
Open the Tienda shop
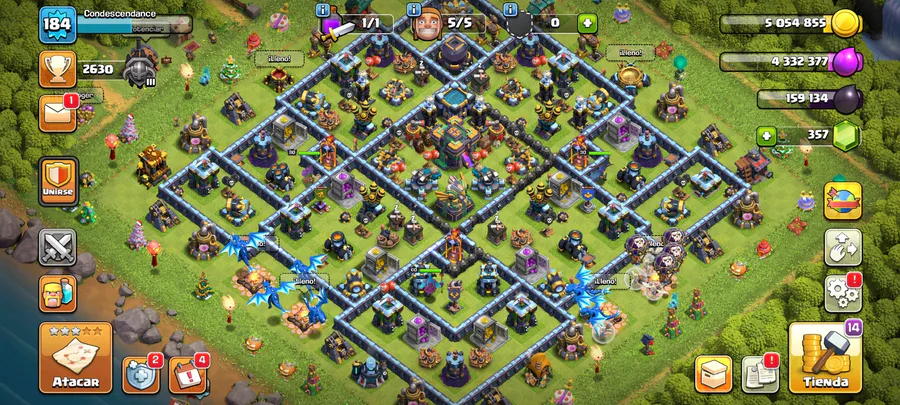coord(824,357)
